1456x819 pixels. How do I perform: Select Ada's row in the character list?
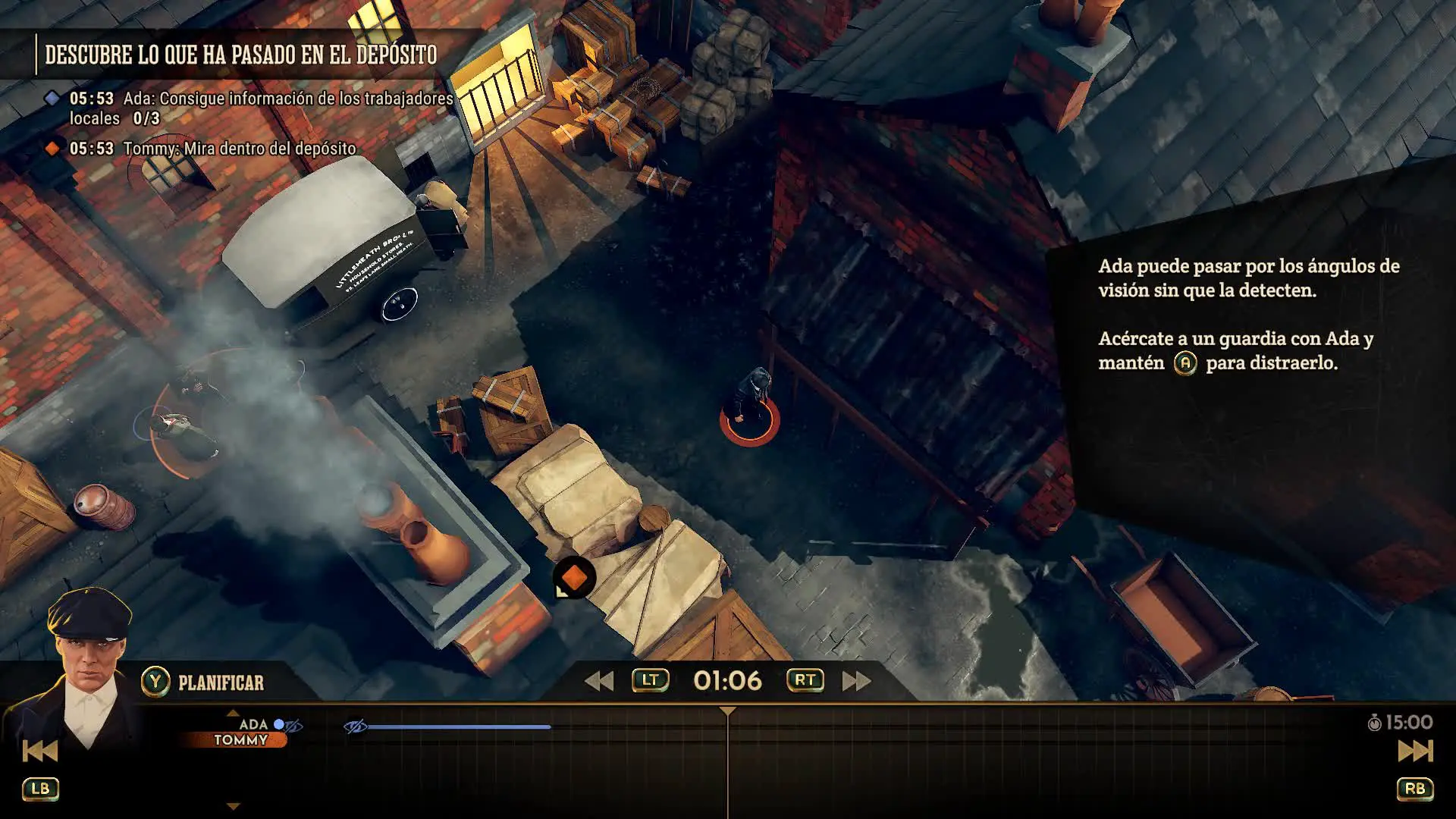click(253, 724)
